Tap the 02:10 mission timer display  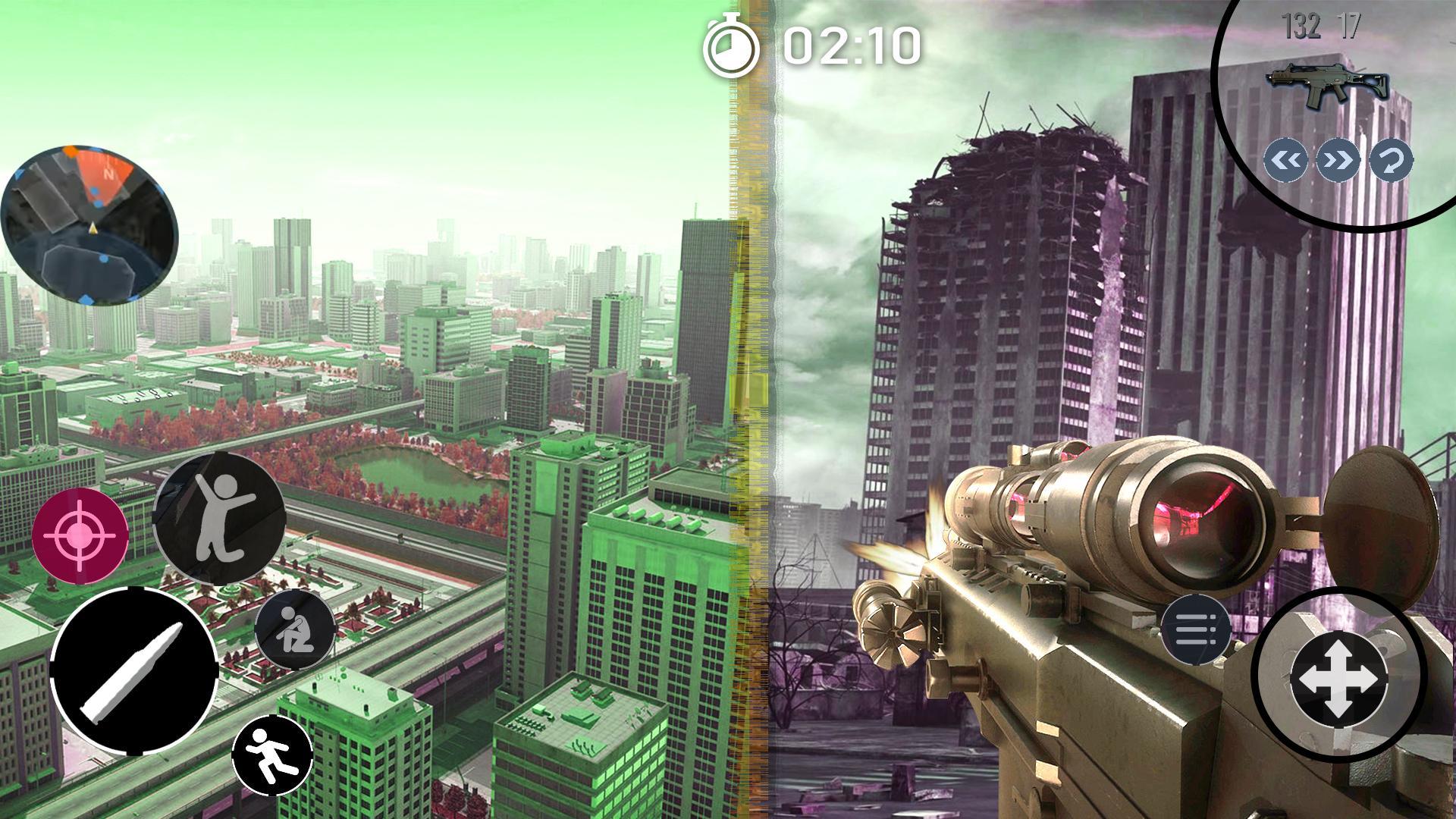click(x=849, y=47)
